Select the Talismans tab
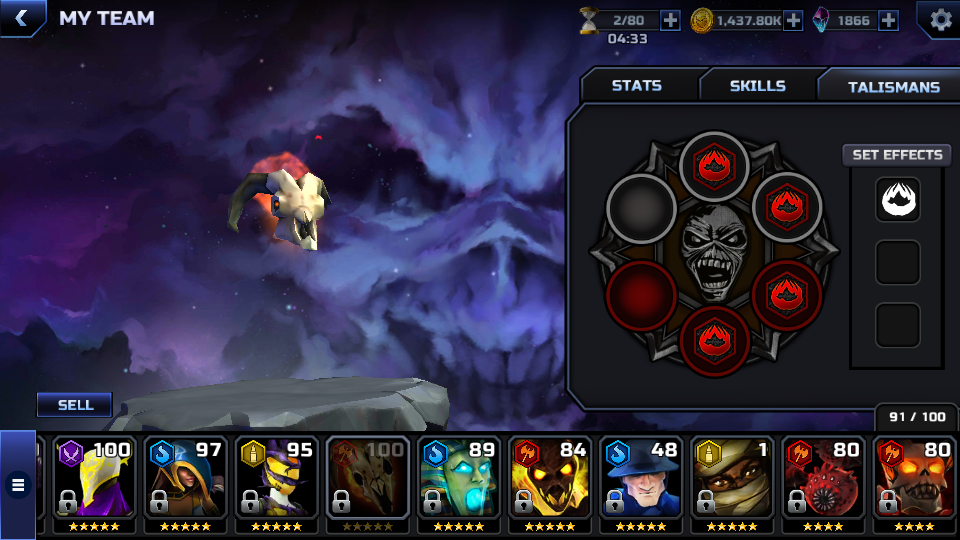Viewport: 960px width, 540px height. tap(893, 87)
